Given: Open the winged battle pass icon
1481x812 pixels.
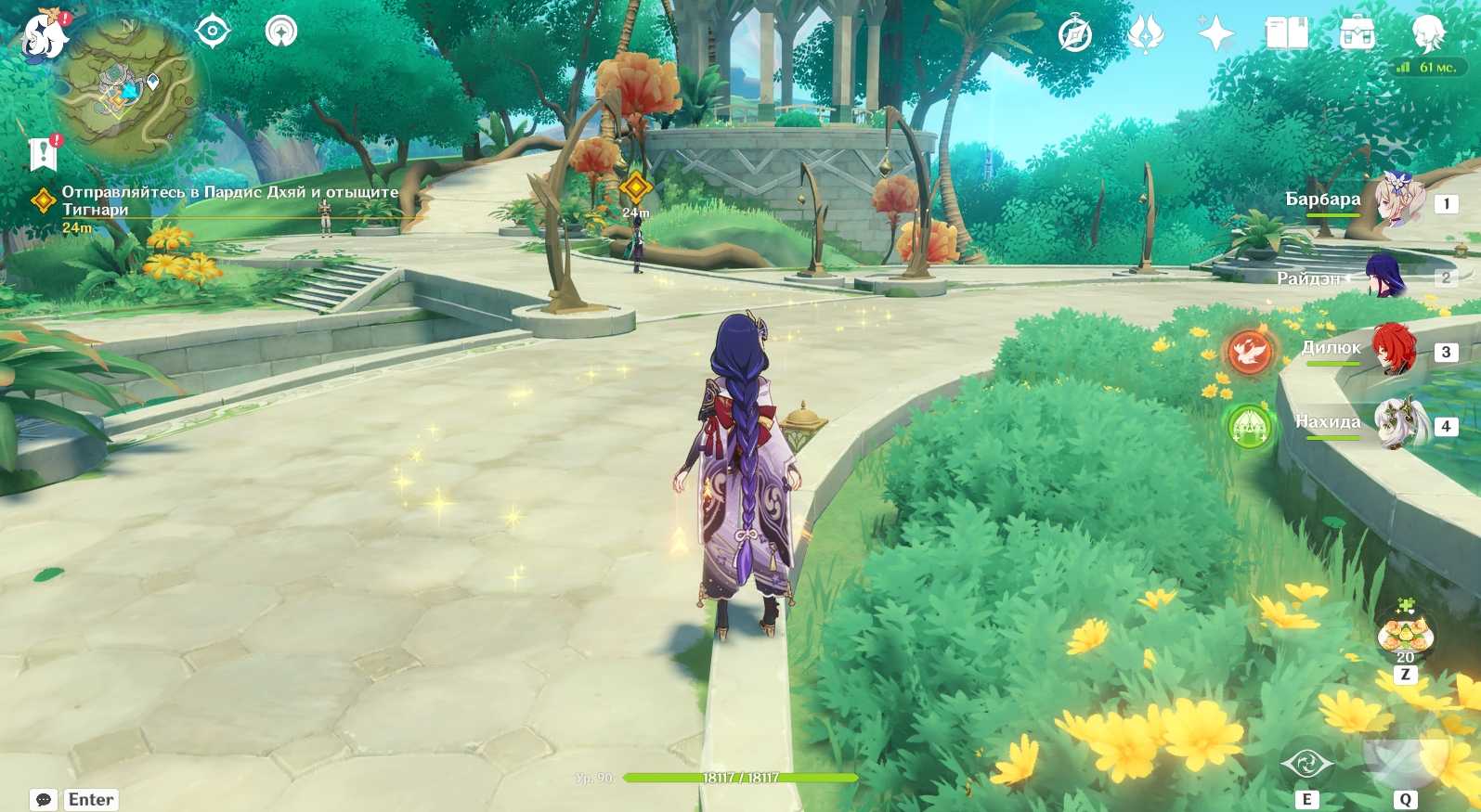Looking at the screenshot, I should 1145,35.
